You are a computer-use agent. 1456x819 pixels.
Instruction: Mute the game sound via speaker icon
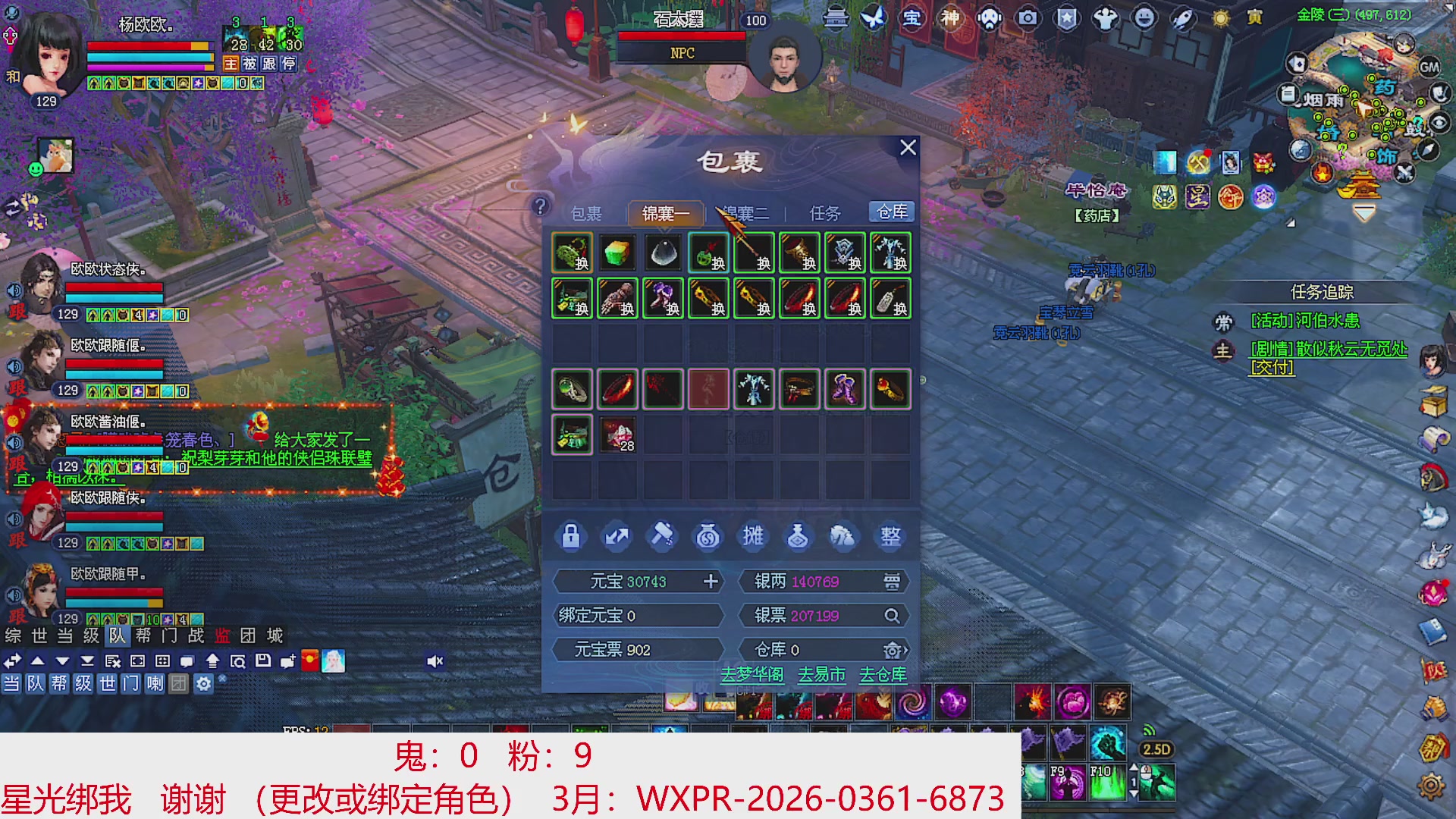coord(435,661)
